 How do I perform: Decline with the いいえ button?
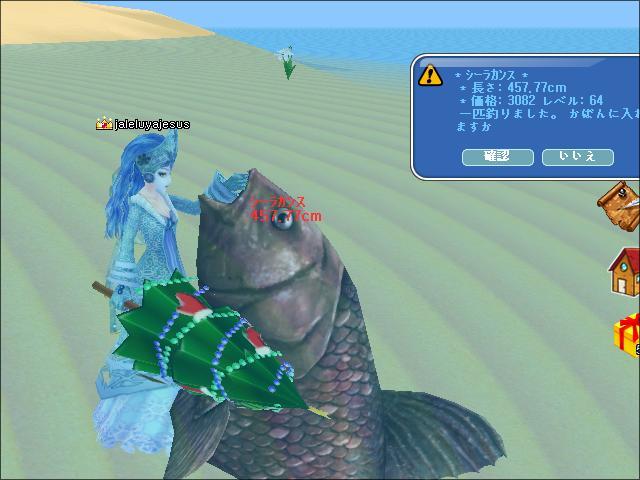click(577, 157)
